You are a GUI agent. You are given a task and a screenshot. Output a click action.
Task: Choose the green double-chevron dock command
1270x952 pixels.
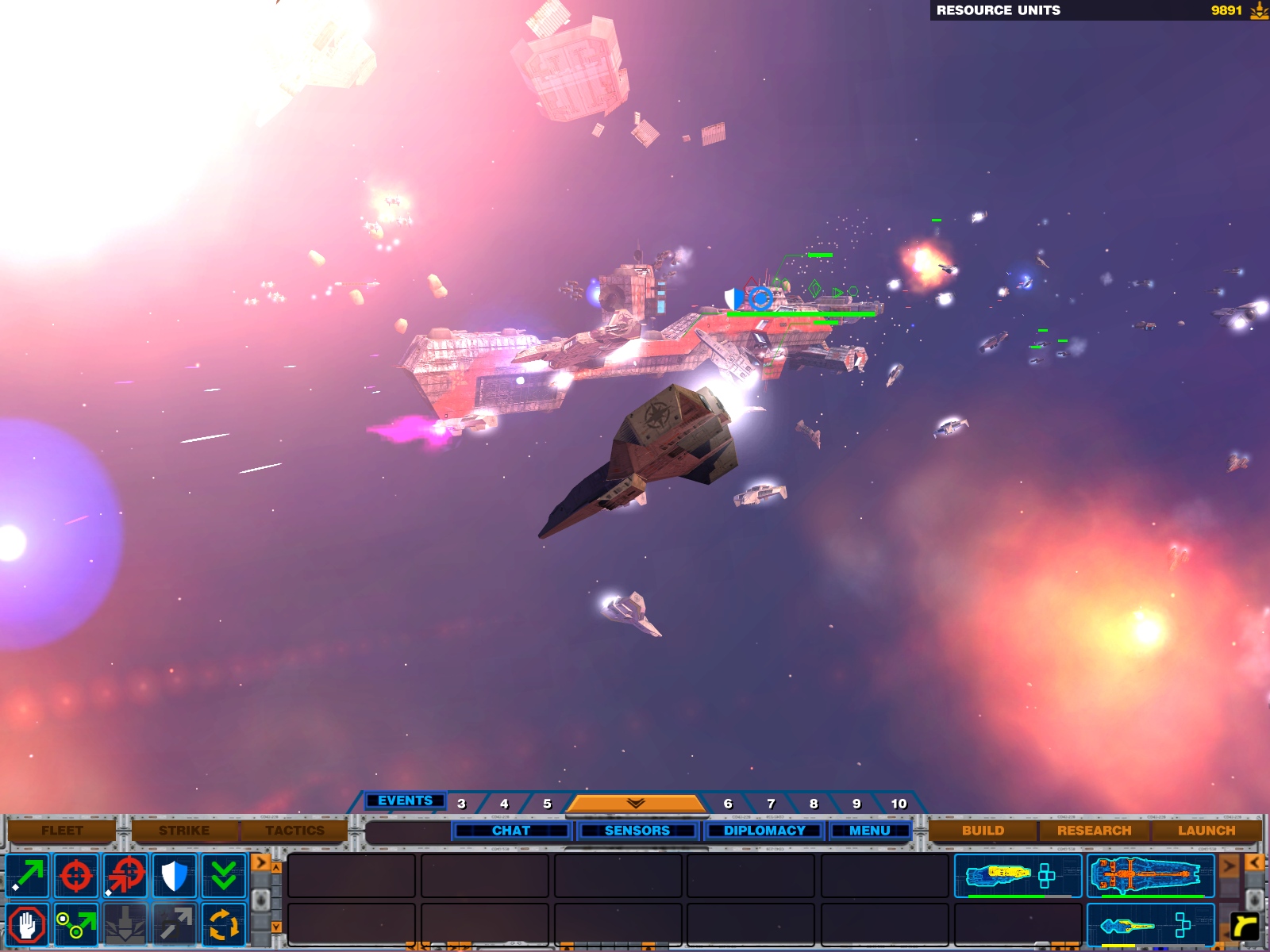point(223,876)
